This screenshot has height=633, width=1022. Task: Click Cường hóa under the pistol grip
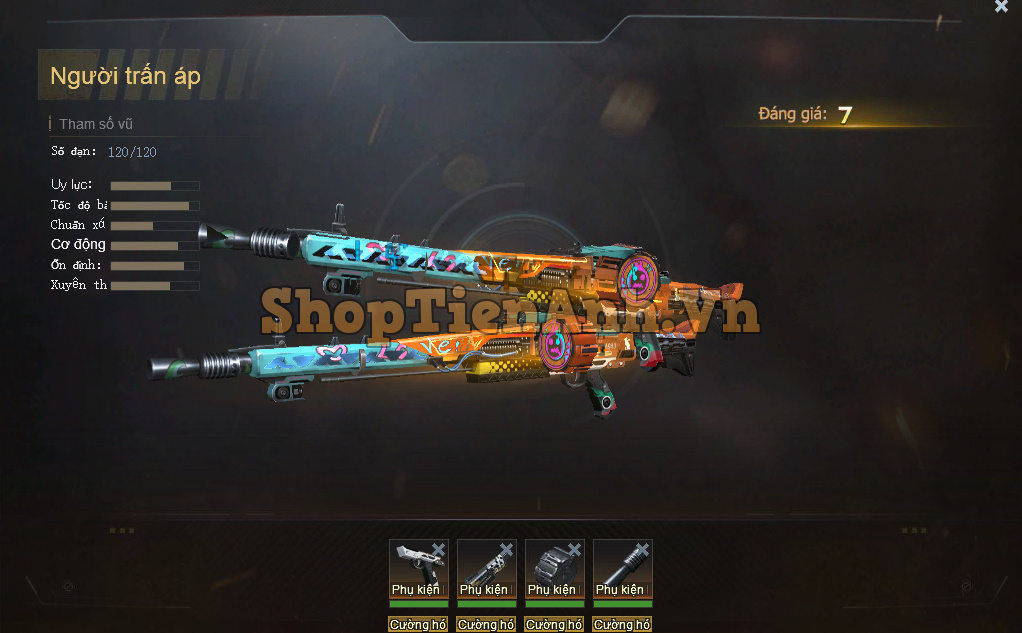(417, 624)
